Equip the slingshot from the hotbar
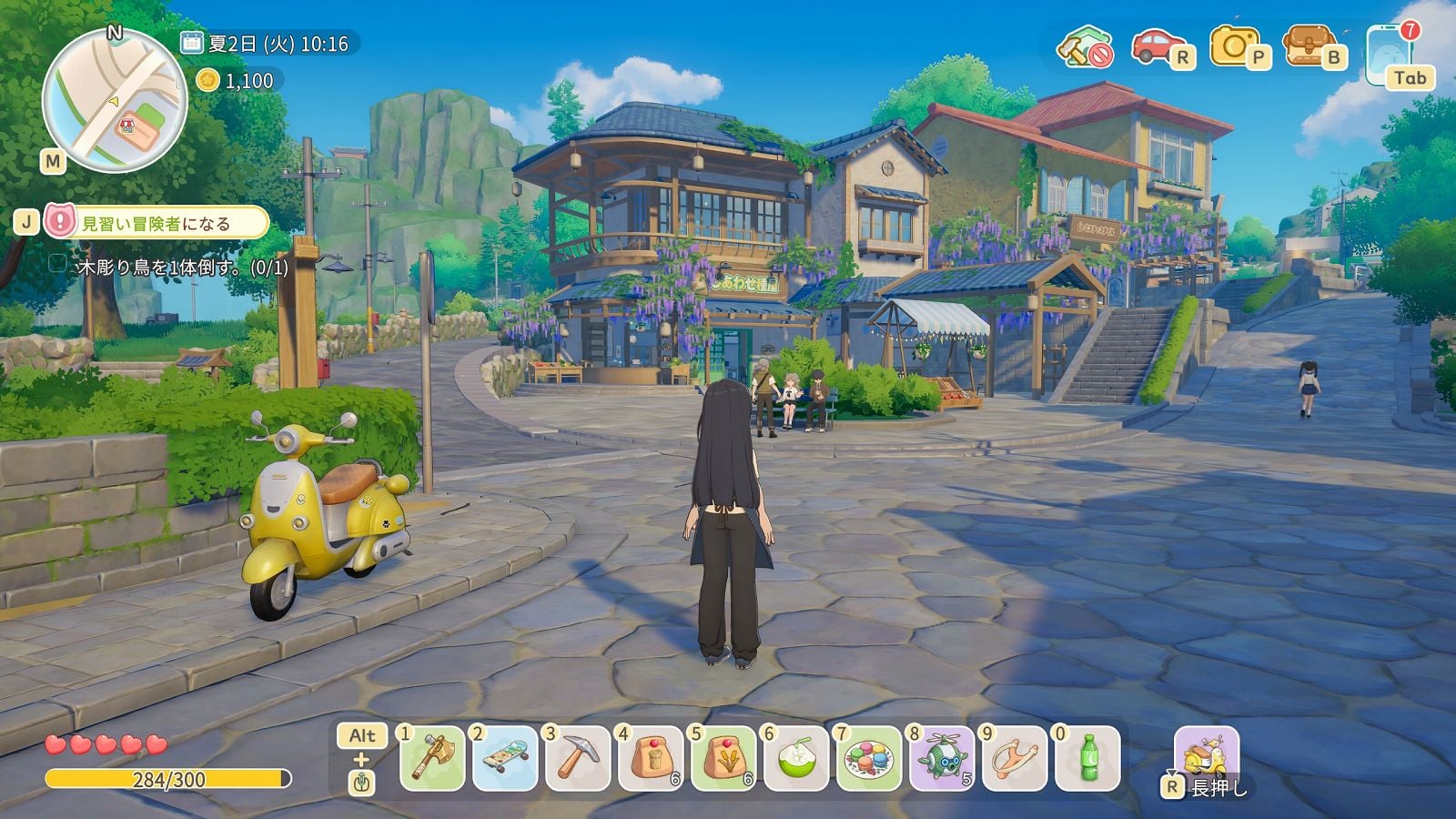This screenshot has height=819, width=1456. 1015,758
